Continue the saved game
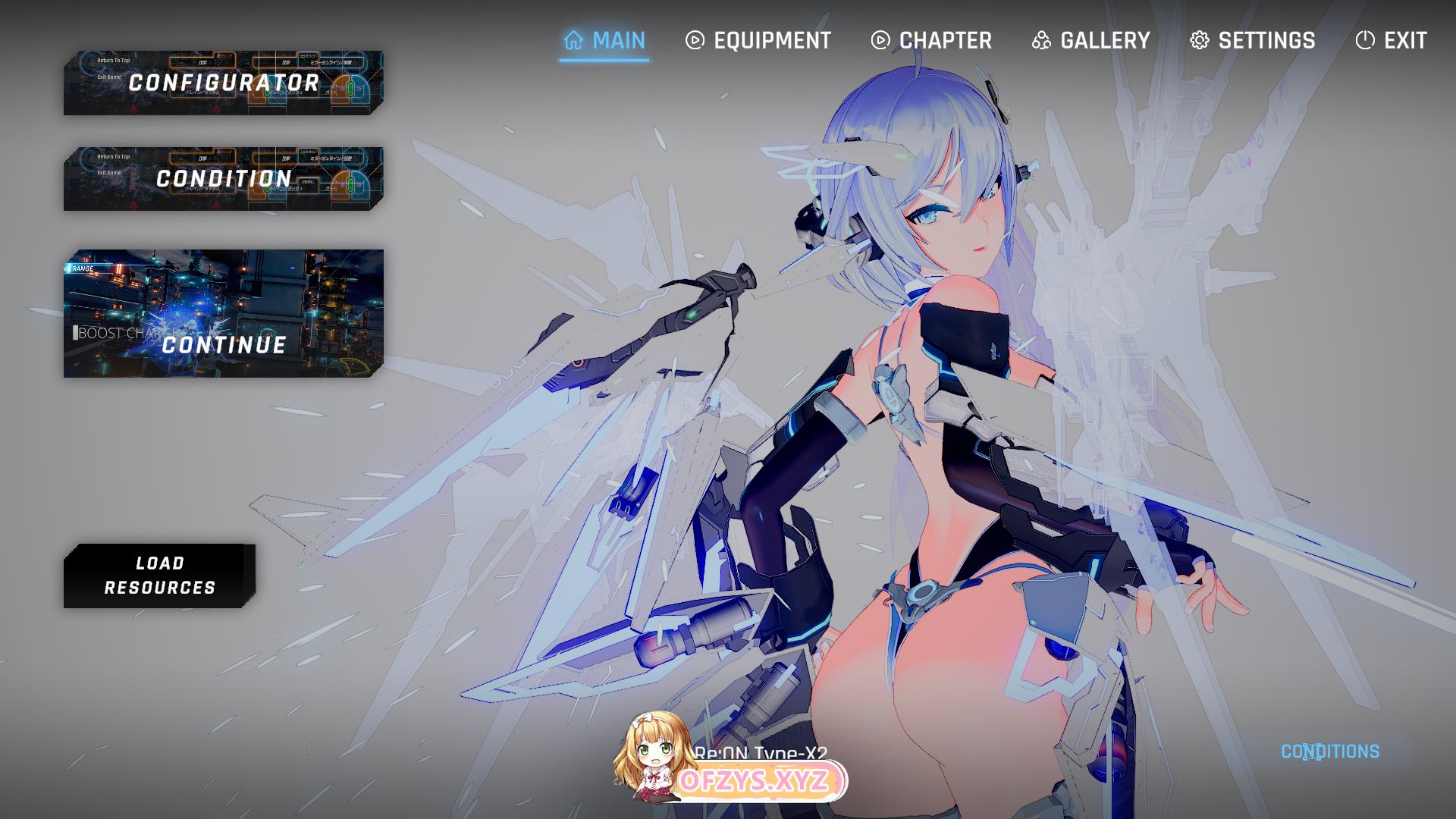The image size is (1456, 819). tap(224, 313)
